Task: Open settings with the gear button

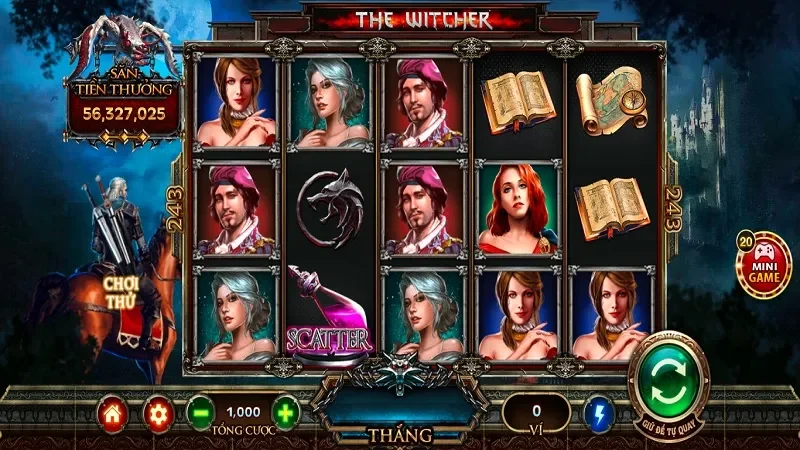Action: pyautogui.click(x=157, y=413)
